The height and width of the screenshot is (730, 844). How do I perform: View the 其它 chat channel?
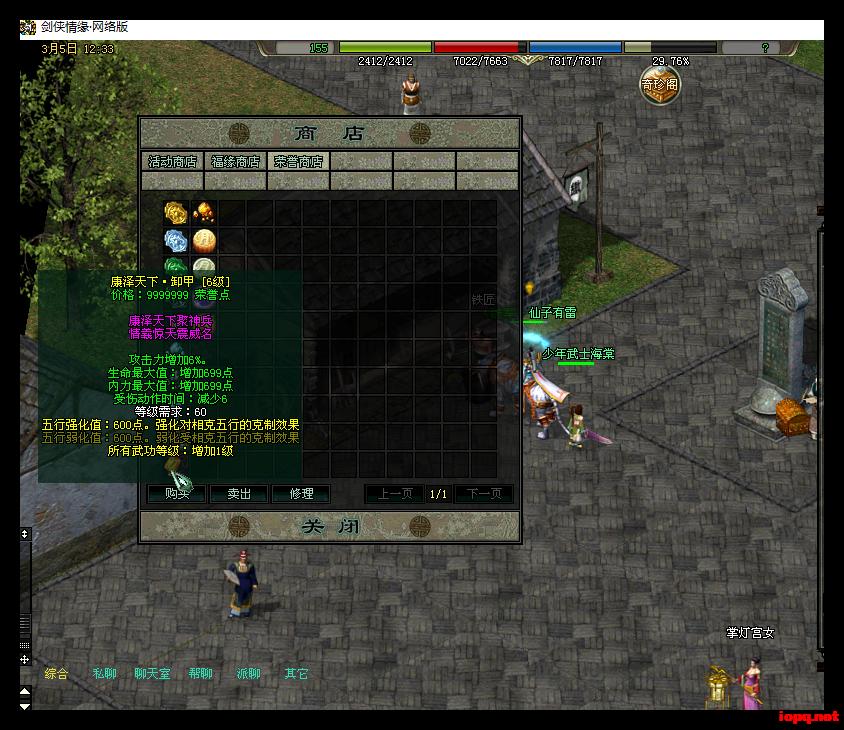(297, 674)
